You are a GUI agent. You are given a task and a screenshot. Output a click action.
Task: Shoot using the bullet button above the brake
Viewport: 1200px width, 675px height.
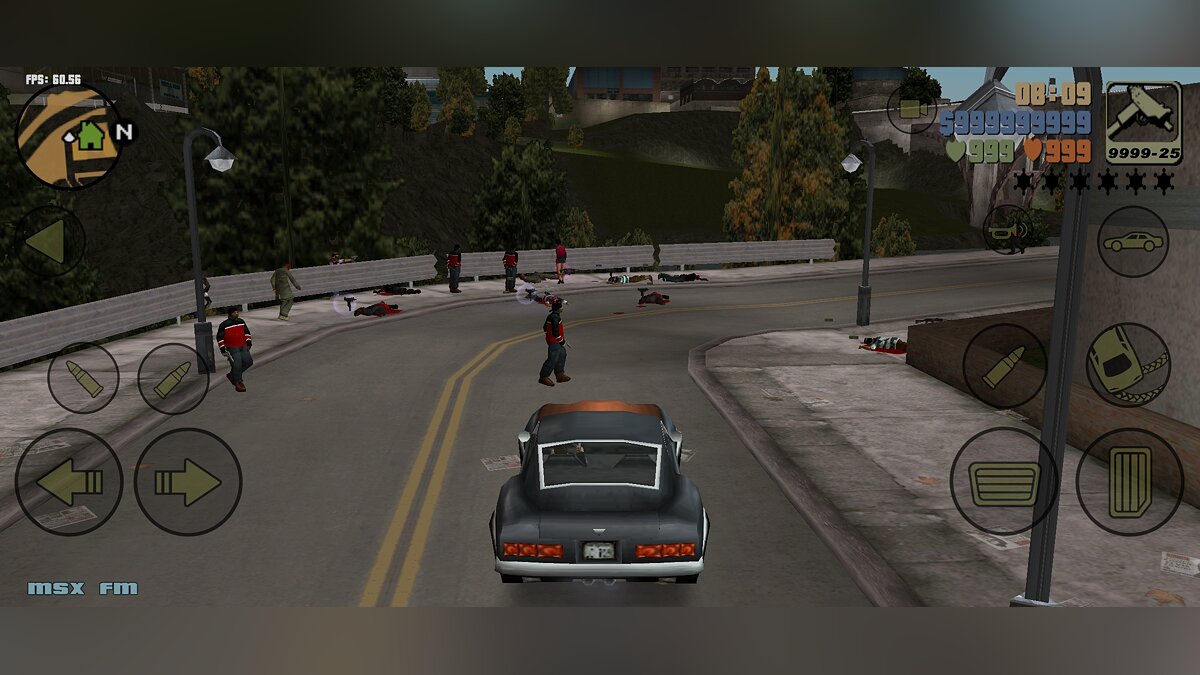coord(1005,366)
